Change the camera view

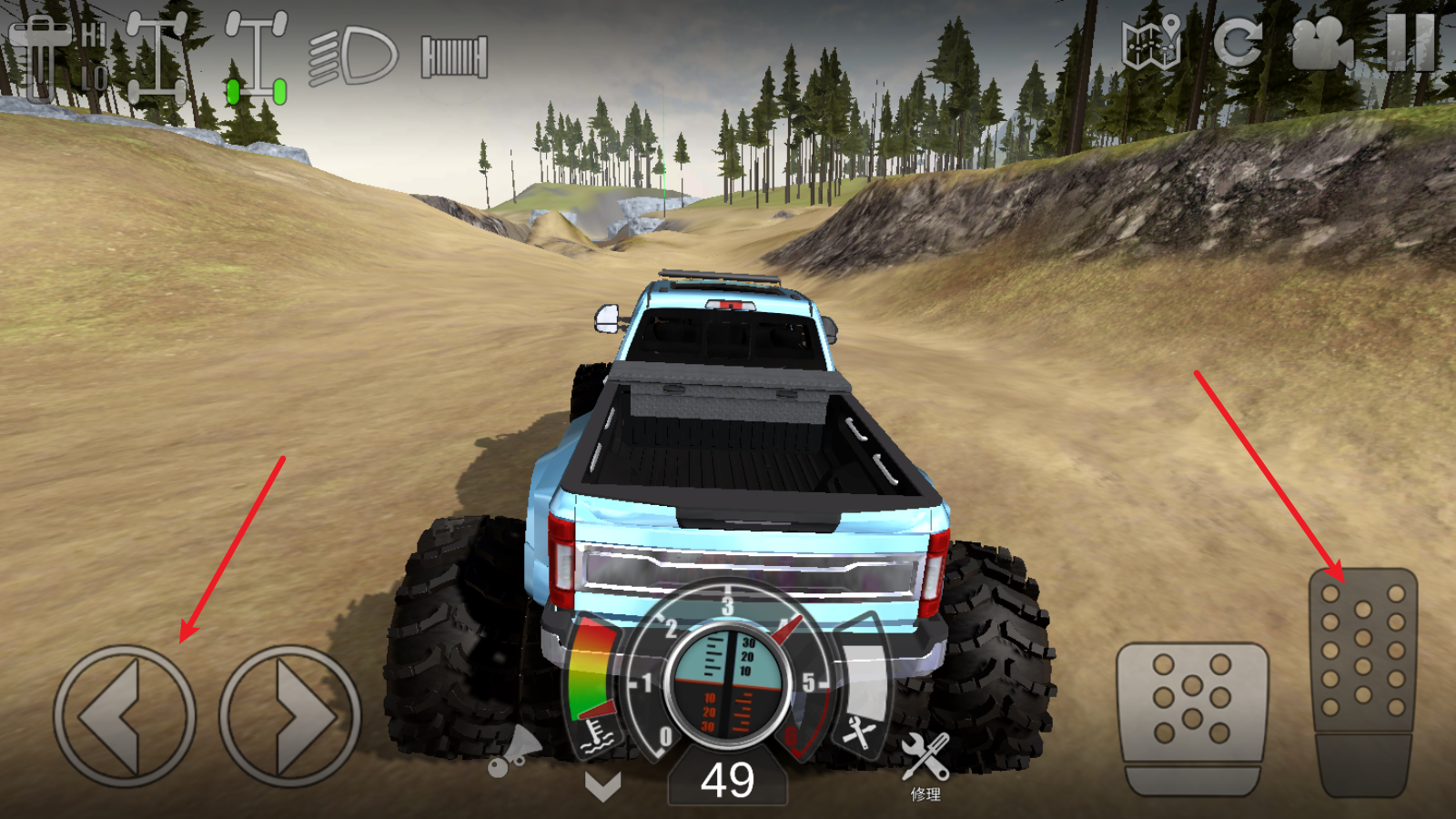coord(1321,43)
